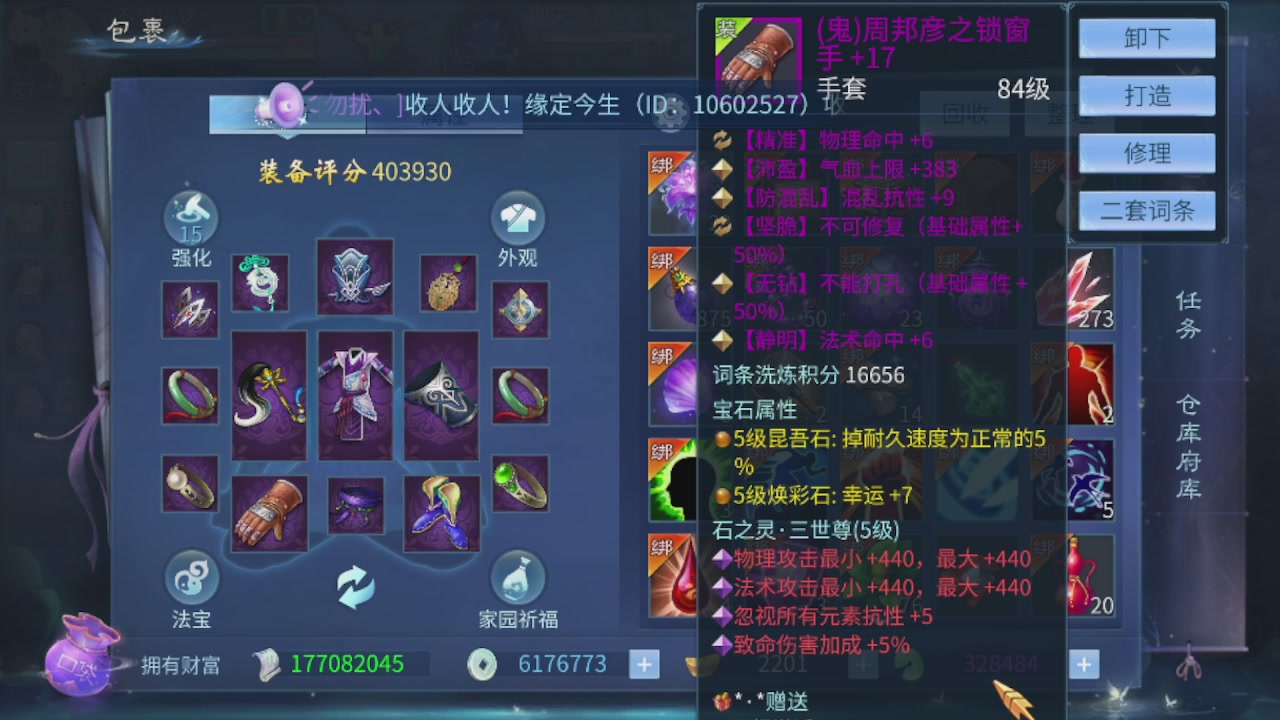Open the 二套词条 second set attributes
Image resolution: width=1280 pixels, height=720 pixels.
[x=1146, y=211]
